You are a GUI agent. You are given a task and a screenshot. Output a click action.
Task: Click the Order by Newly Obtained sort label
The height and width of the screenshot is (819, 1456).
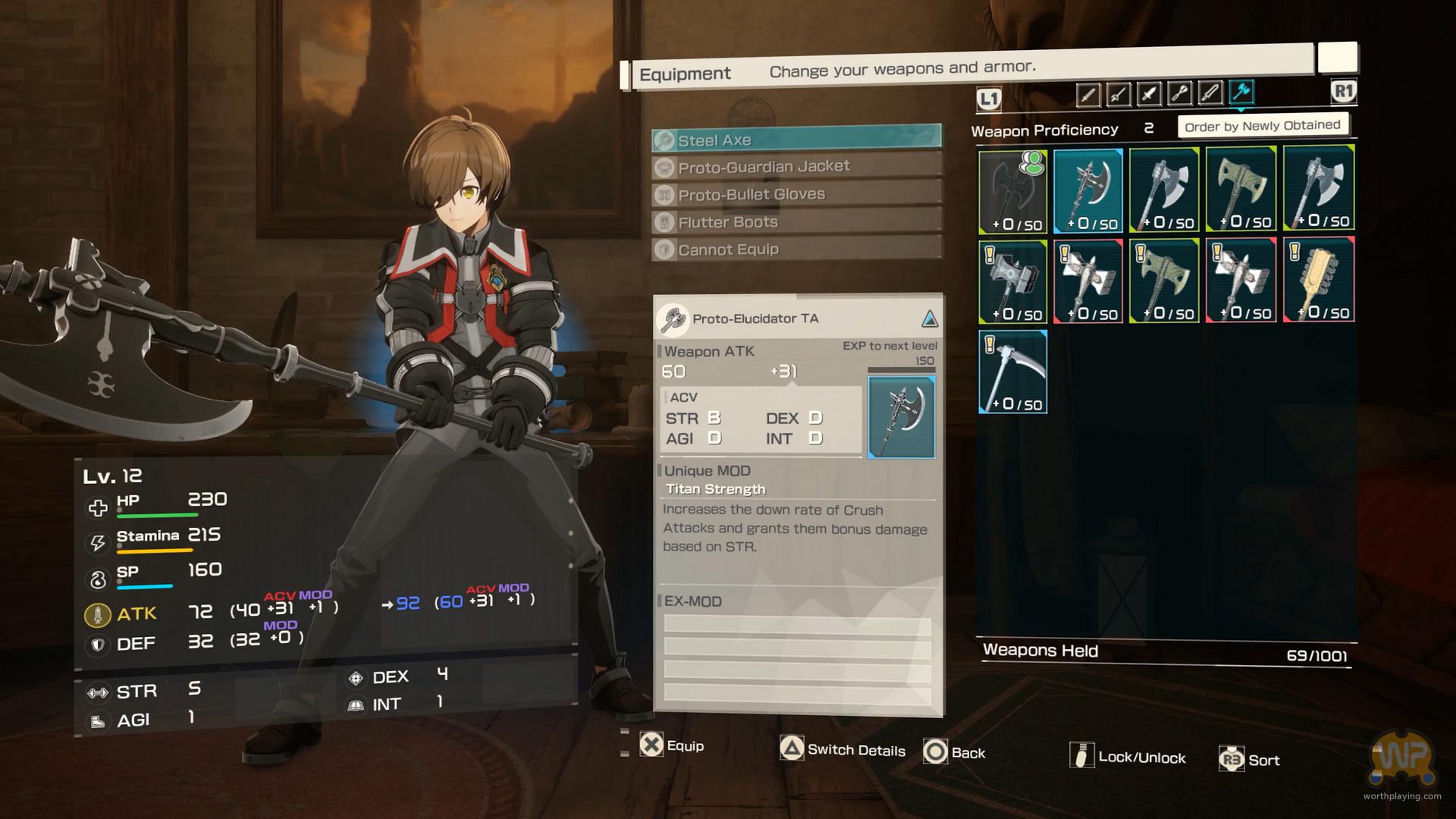(x=1262, y=126)
